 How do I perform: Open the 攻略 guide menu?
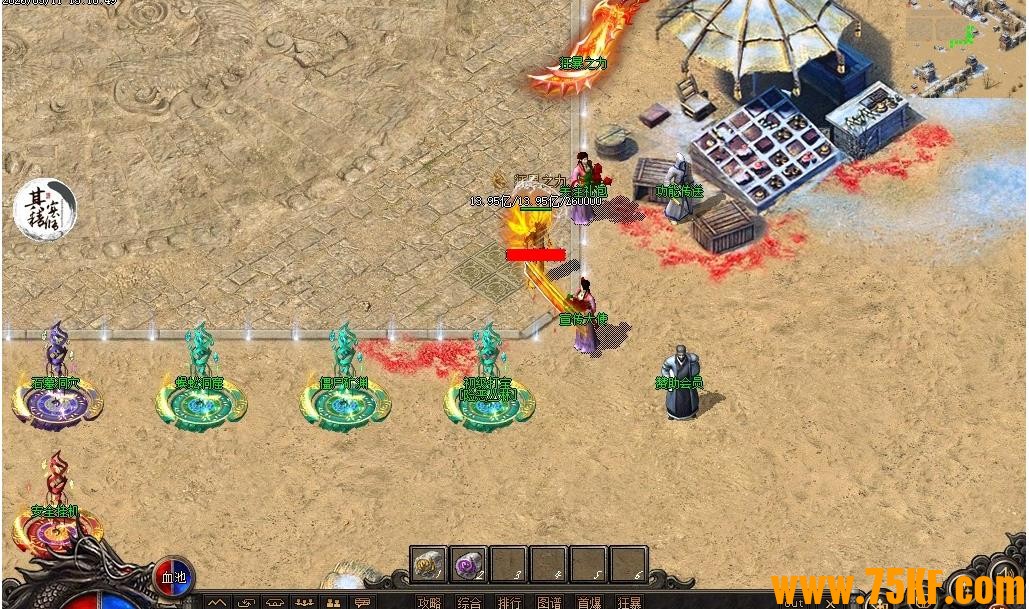pyautogui.click(x=429, y=602)
